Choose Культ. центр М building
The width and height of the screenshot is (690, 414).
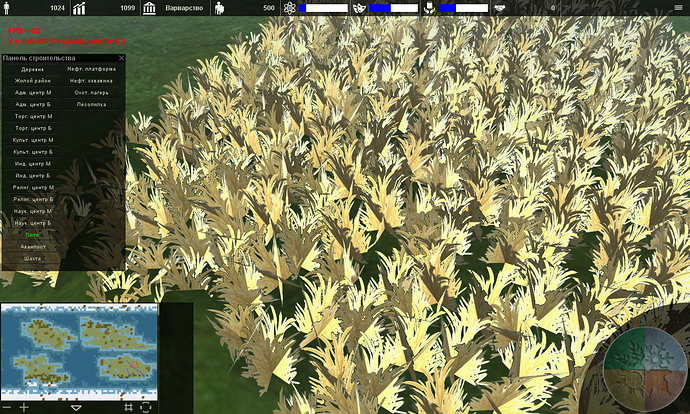(x=33, y=140)
